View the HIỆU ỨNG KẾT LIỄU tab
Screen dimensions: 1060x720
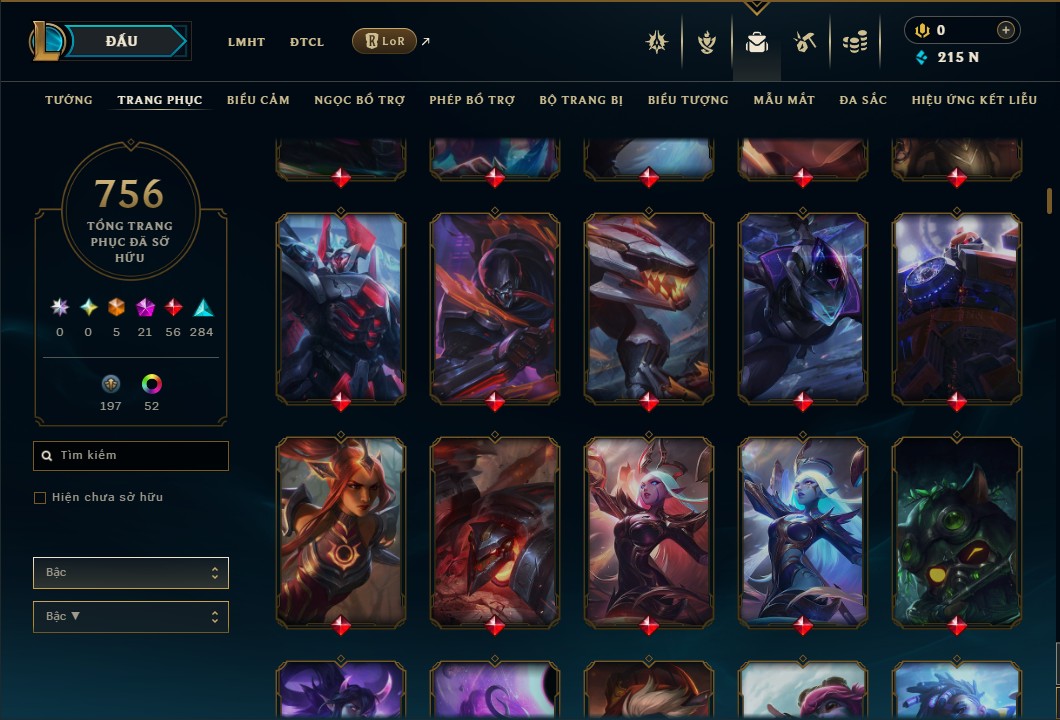pos(974,100)
